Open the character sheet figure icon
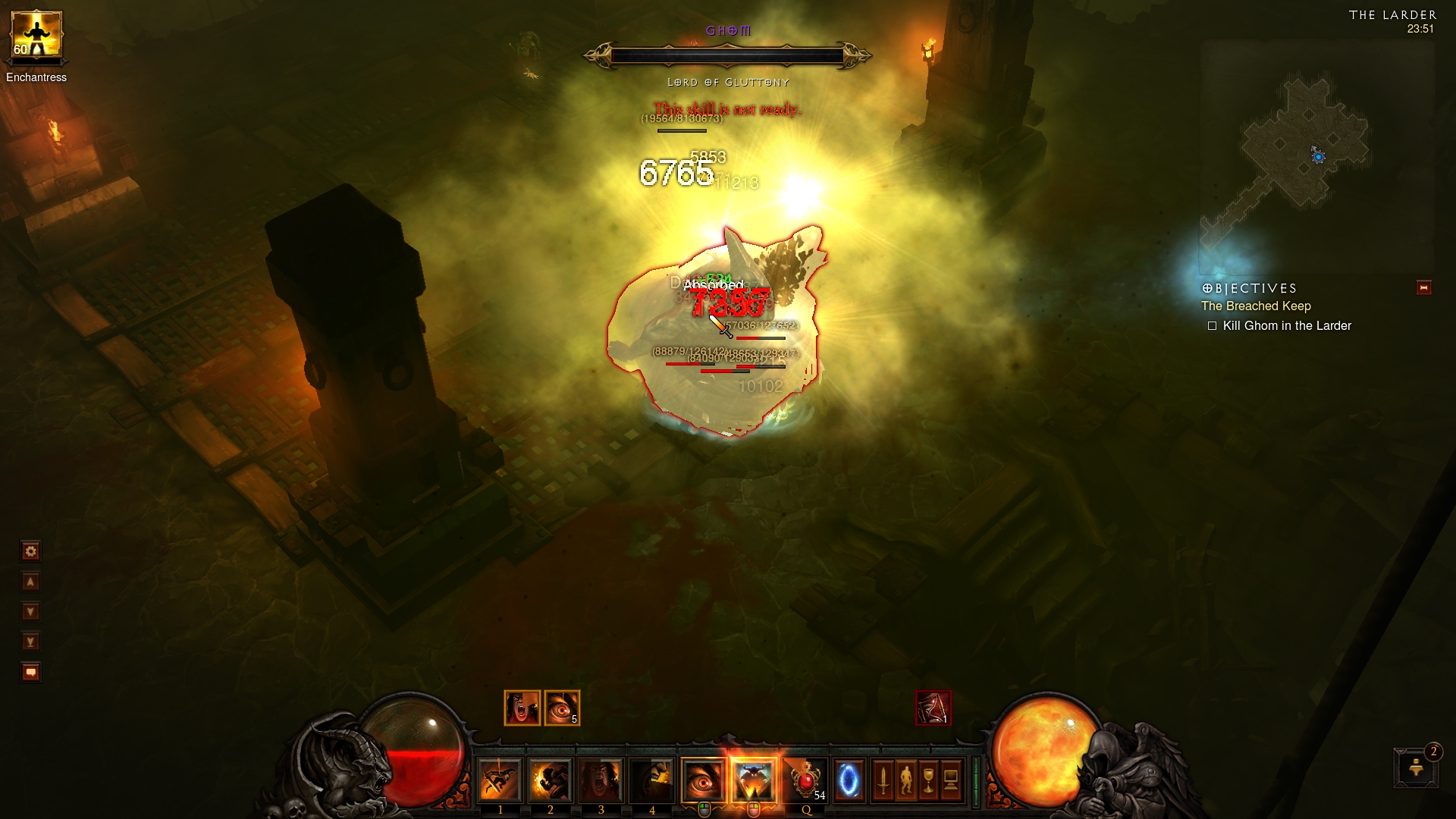 tap(907, 780)
